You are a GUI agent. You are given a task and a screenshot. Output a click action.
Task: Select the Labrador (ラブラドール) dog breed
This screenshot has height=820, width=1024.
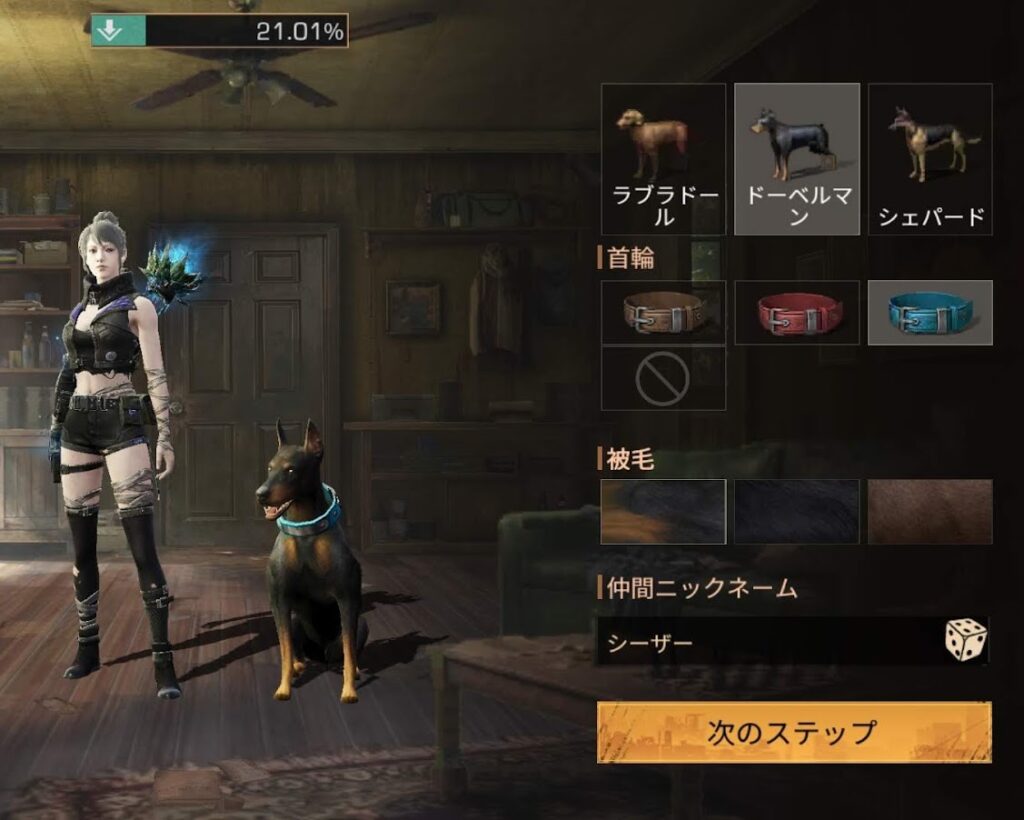663,159
